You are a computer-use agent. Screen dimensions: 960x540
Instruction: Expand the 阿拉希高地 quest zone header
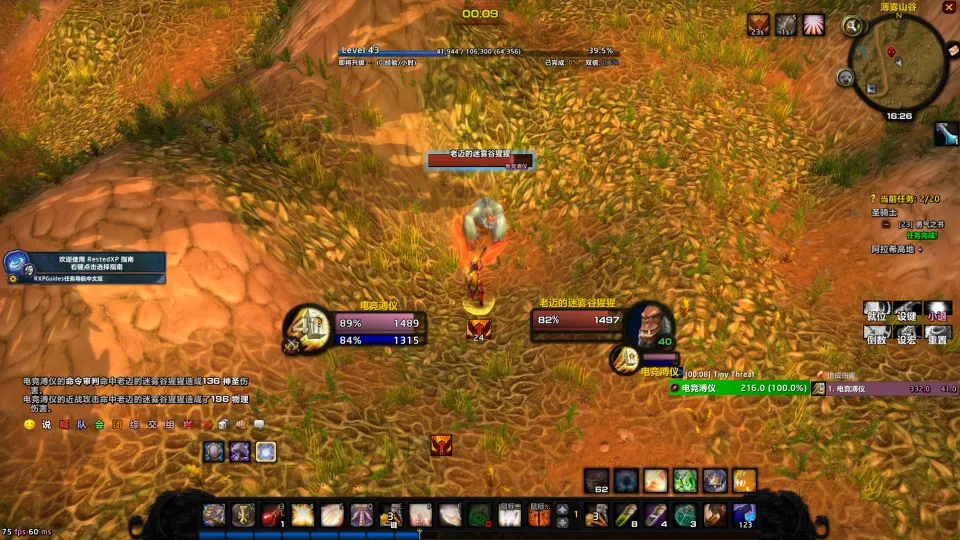tap(920, 249)
